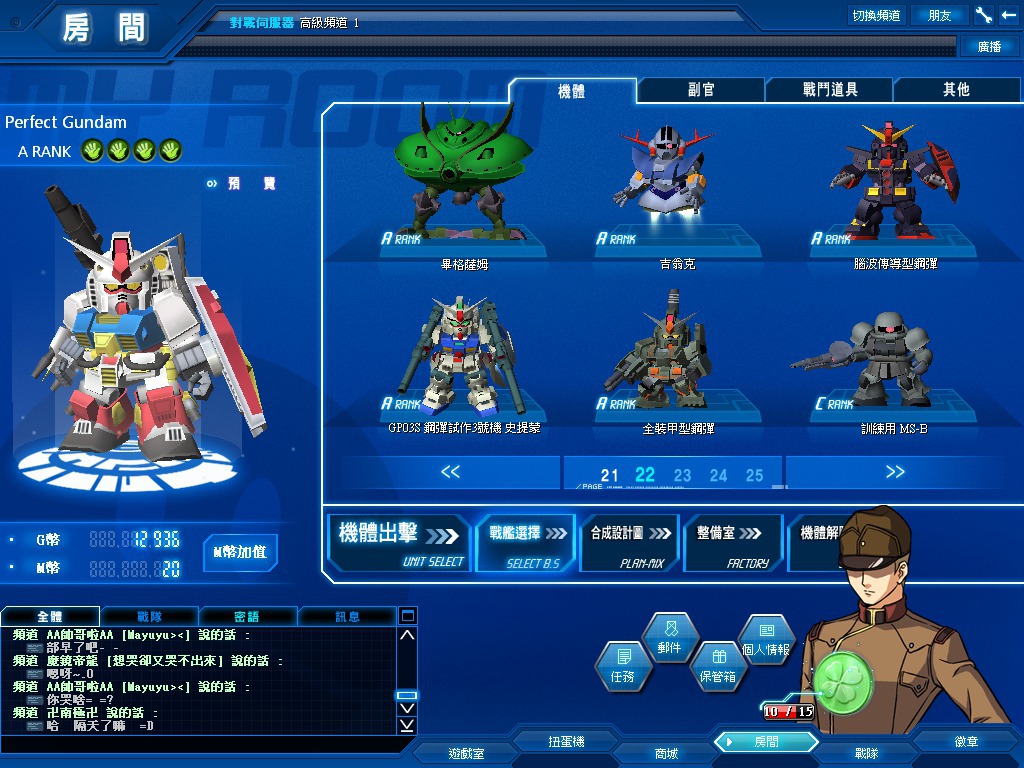
Task: Open the 戰鬥道具 tab
Action: [x=829, y=90]
